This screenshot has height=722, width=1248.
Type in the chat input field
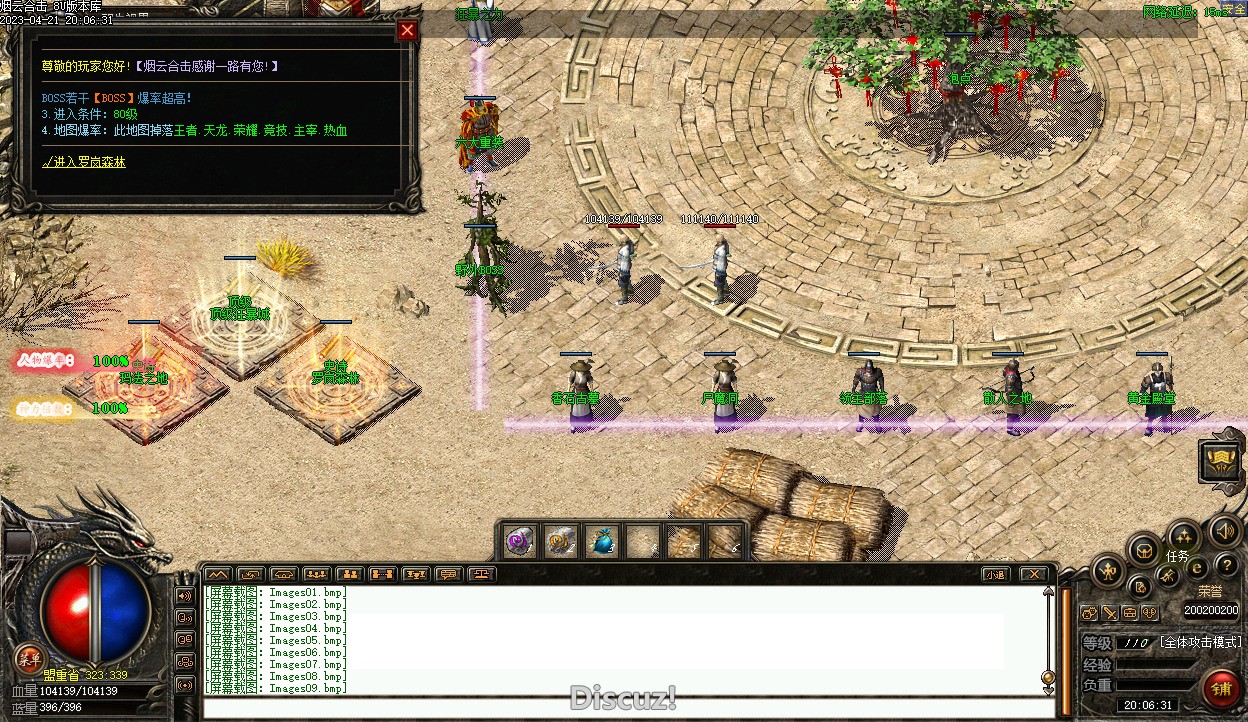(620, 708)
